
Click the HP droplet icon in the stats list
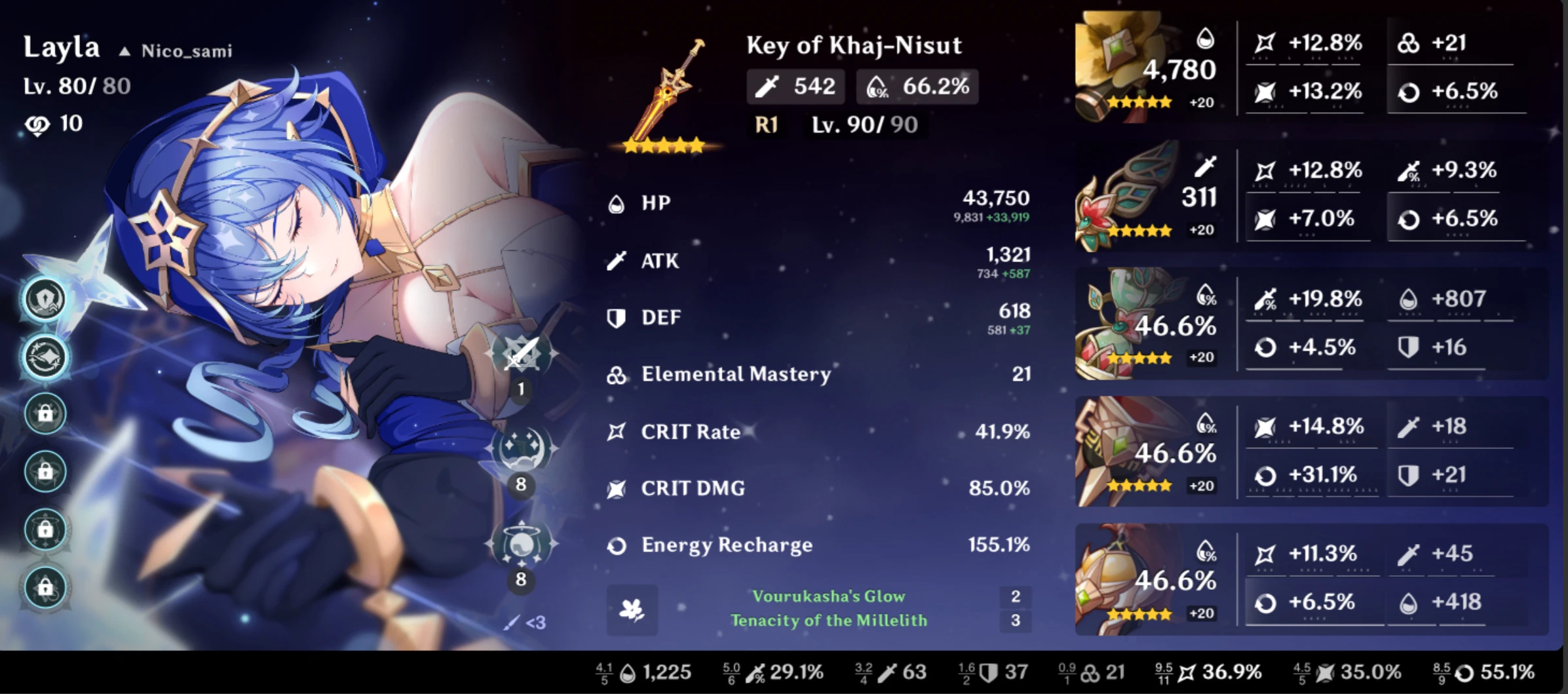pyautogui.click(x=617, y=203)
